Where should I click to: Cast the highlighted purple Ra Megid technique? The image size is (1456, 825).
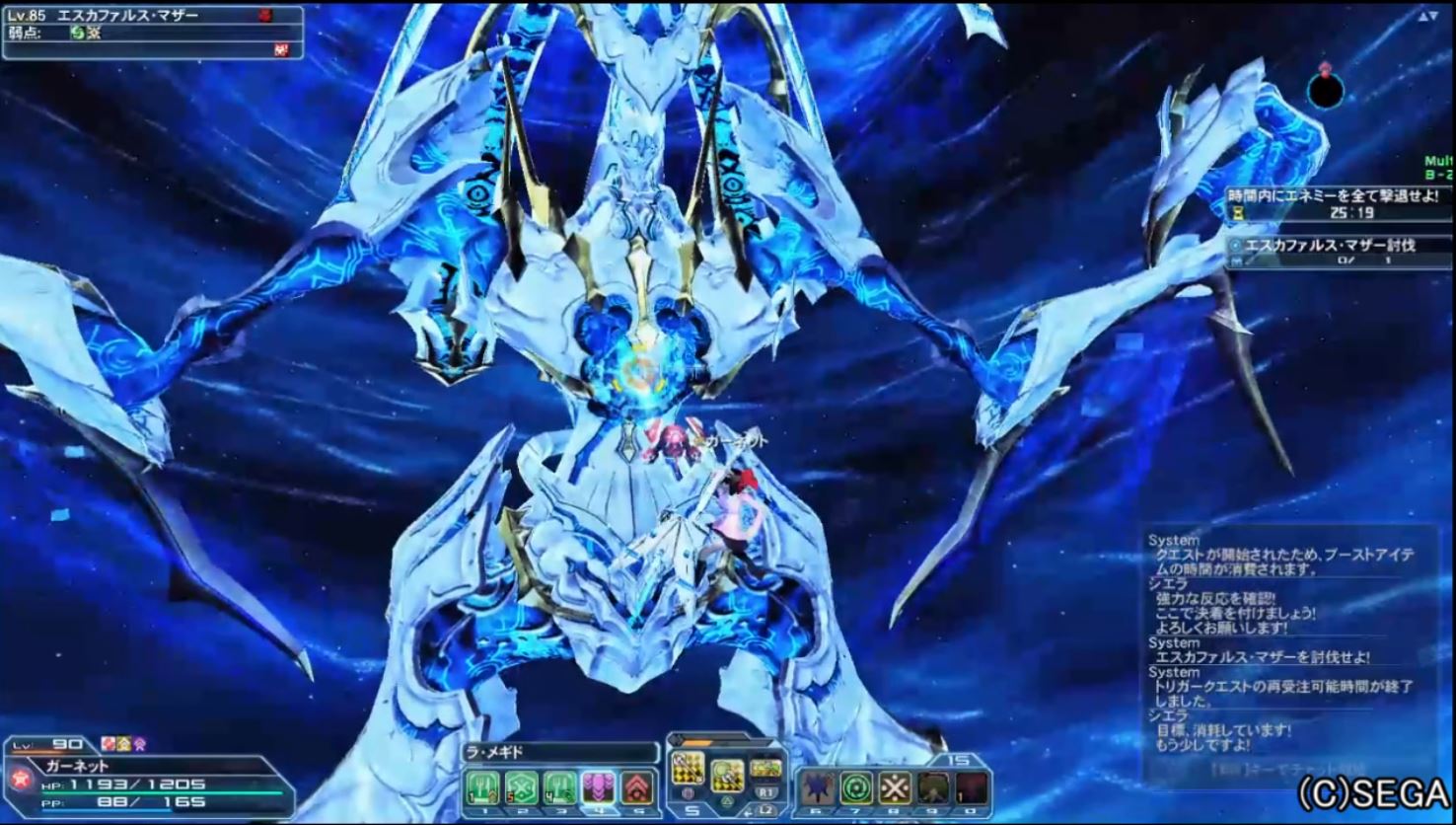[x=599, y=787]
